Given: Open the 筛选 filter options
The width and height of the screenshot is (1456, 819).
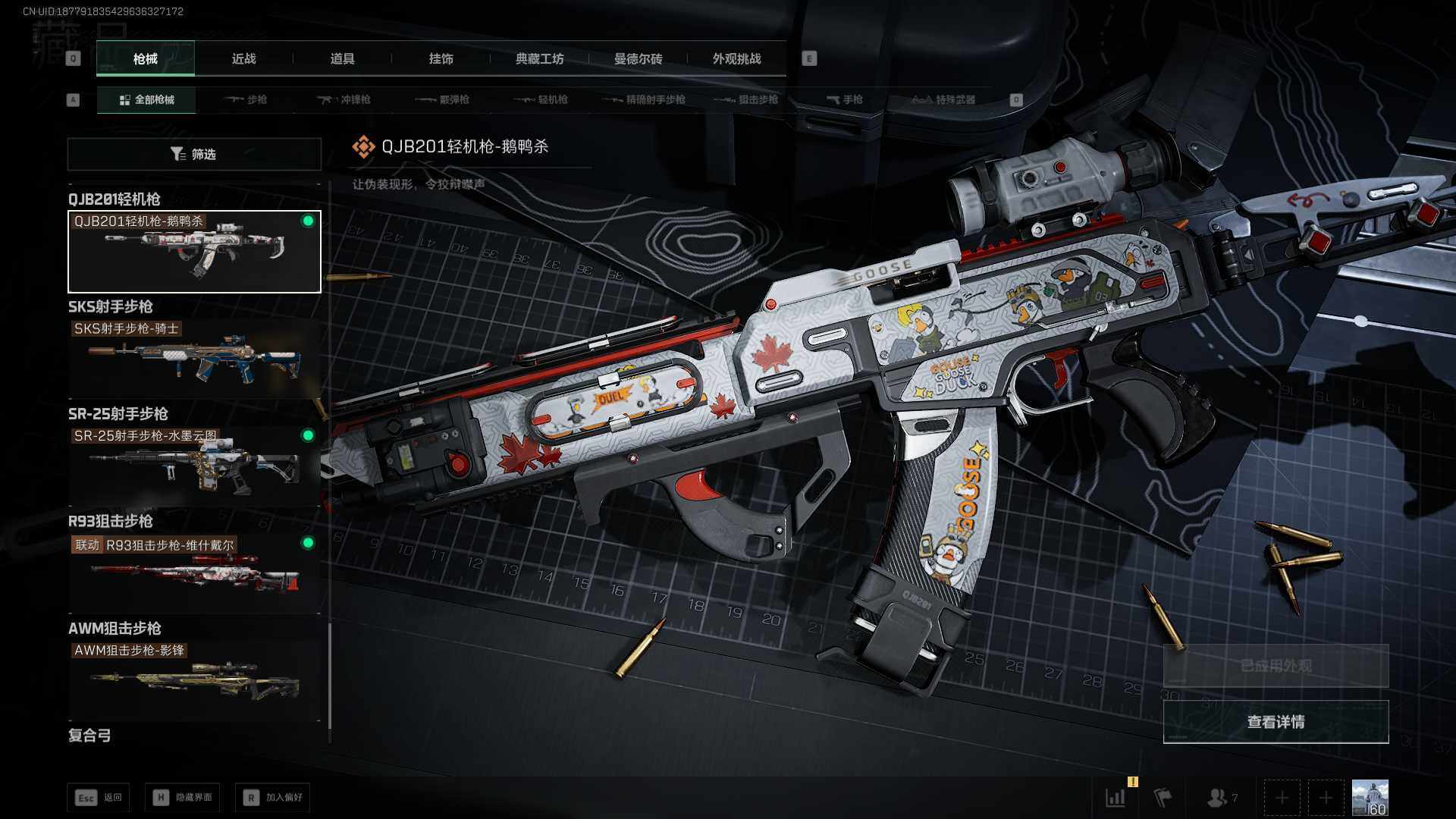Looking at the screenshot, I should pos(194,155).
